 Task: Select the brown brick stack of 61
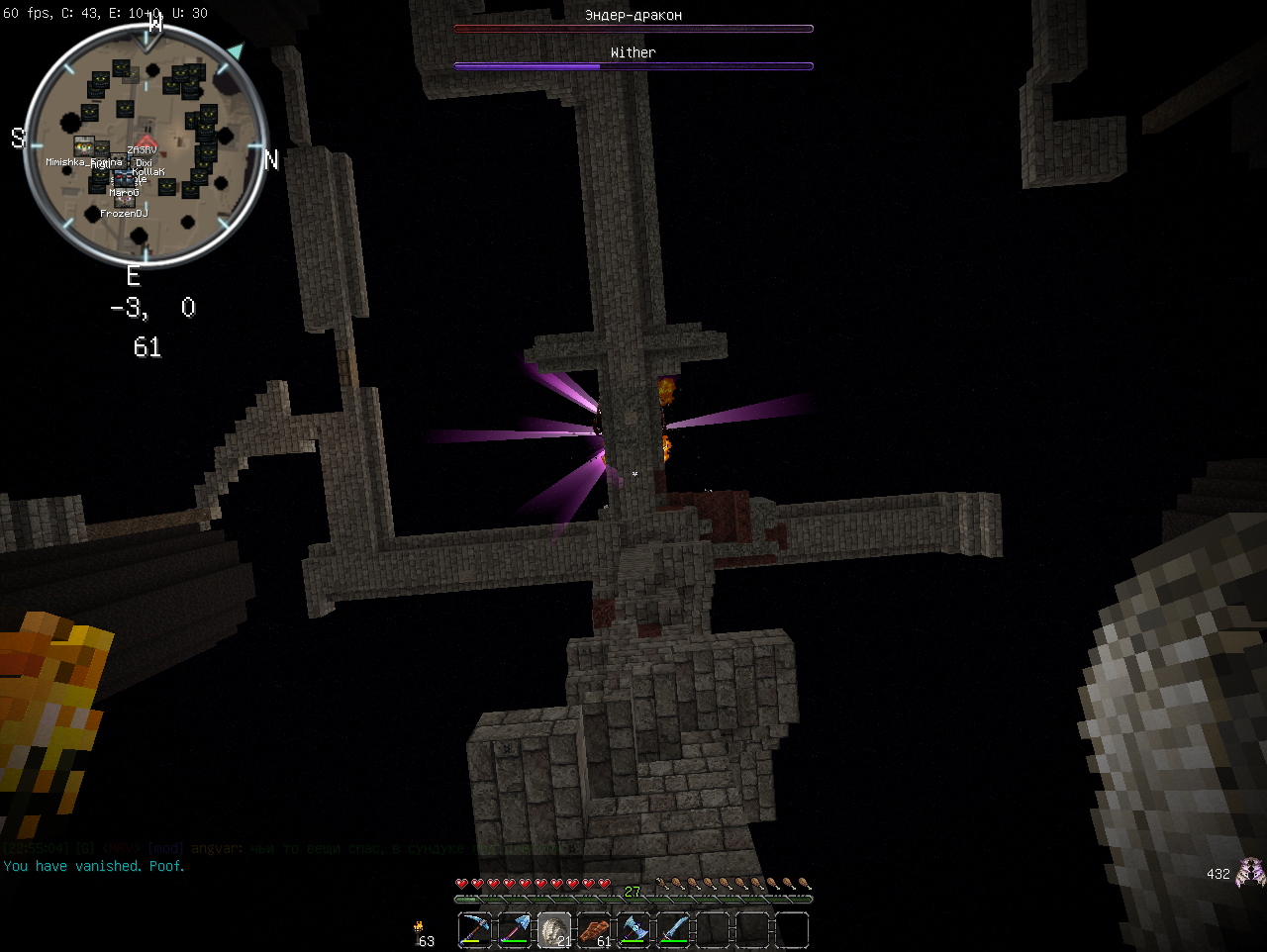pos(594,930)
